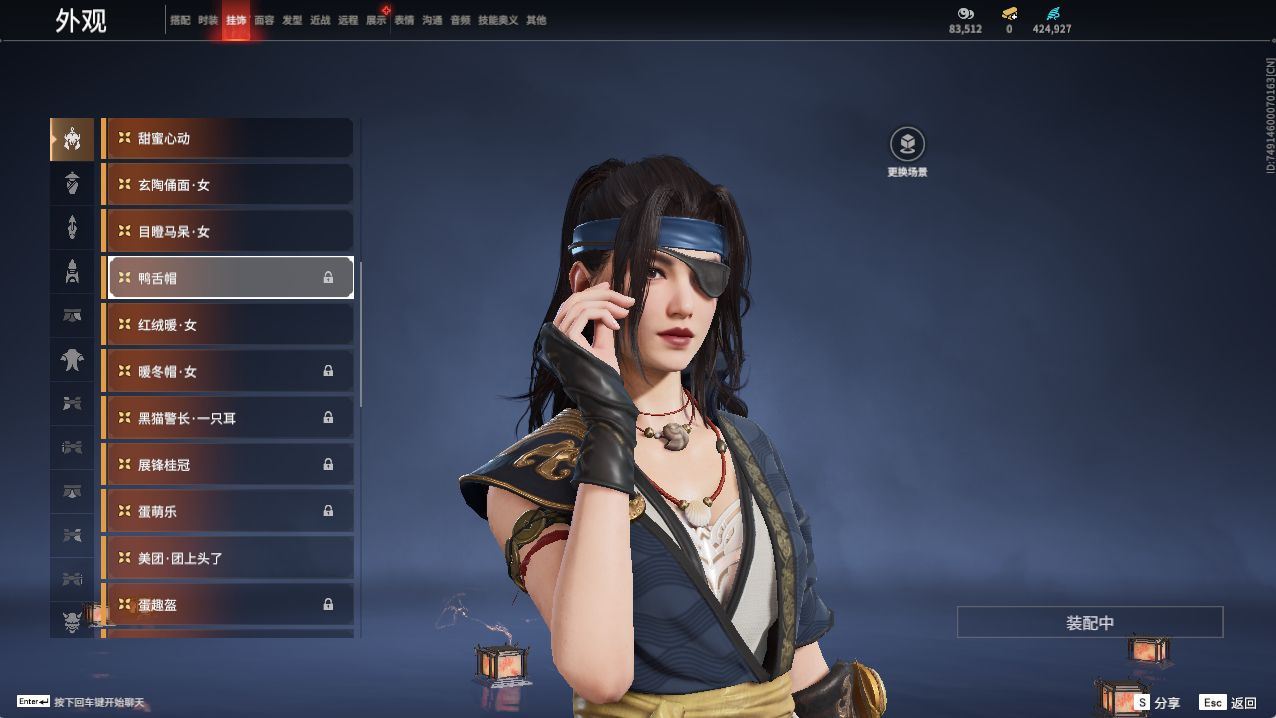Select the demon mask accessory category icon
This screenshot has width=1276, height=718.
click(x=72, y=622)
